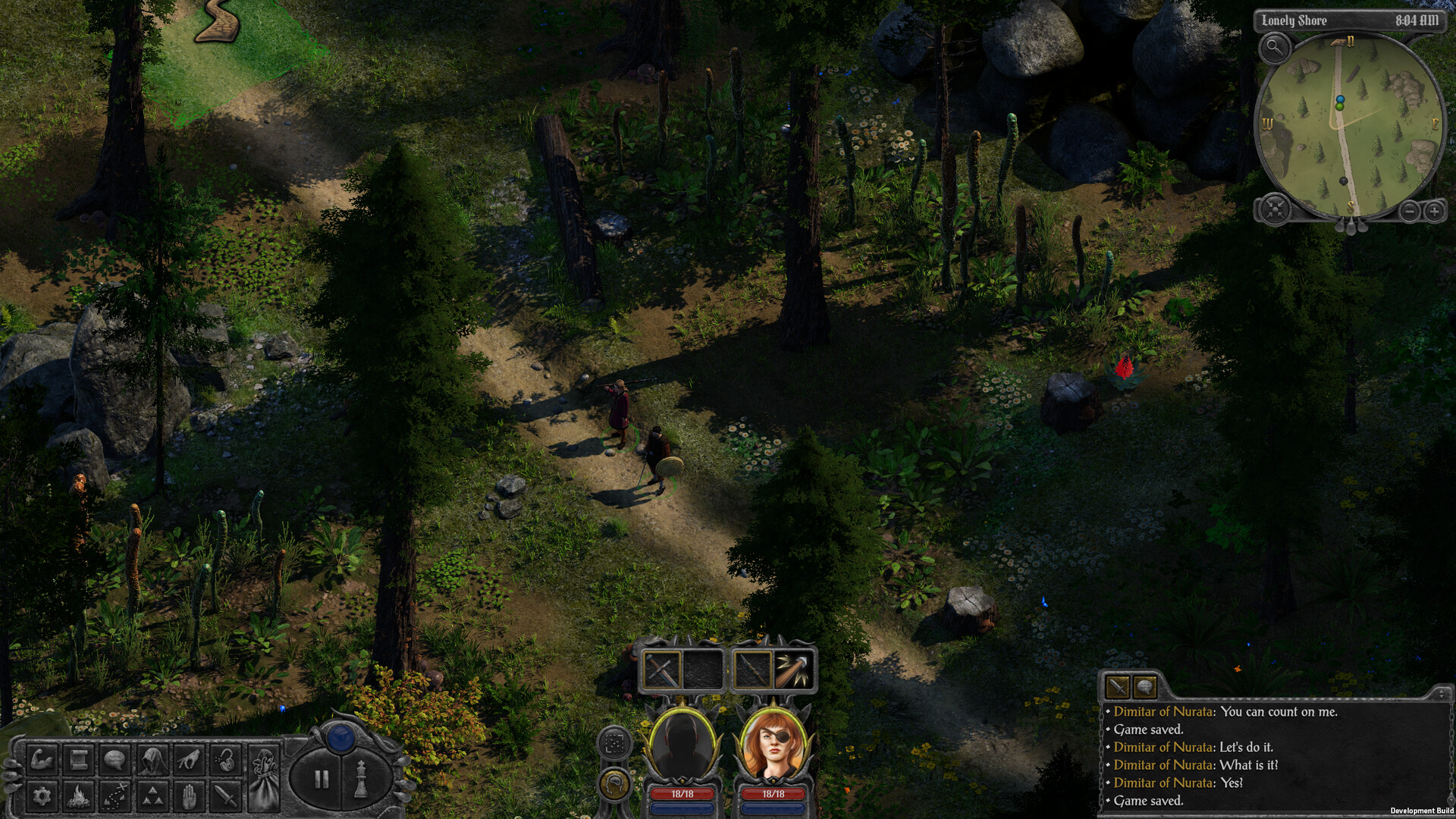1456x819 pixels.
Task: Open the world map icon
Action: (114, 795)
